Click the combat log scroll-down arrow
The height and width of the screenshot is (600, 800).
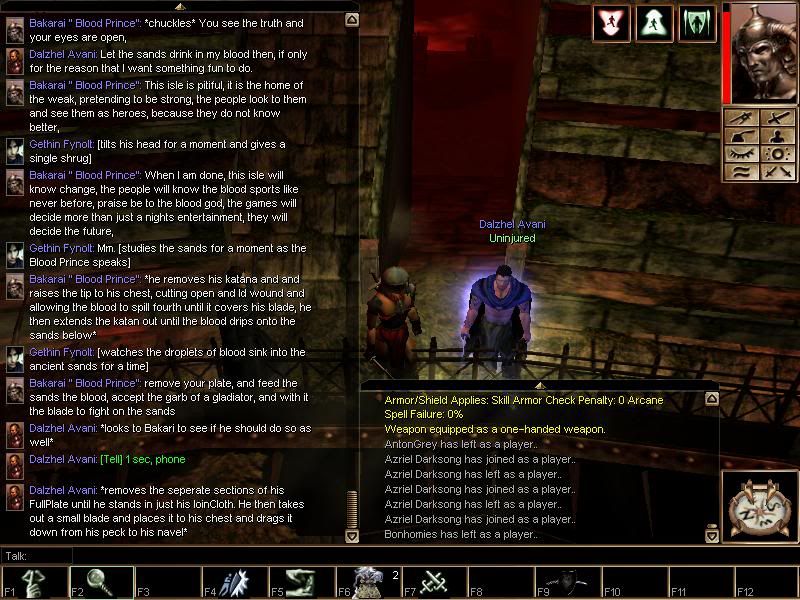711,536
